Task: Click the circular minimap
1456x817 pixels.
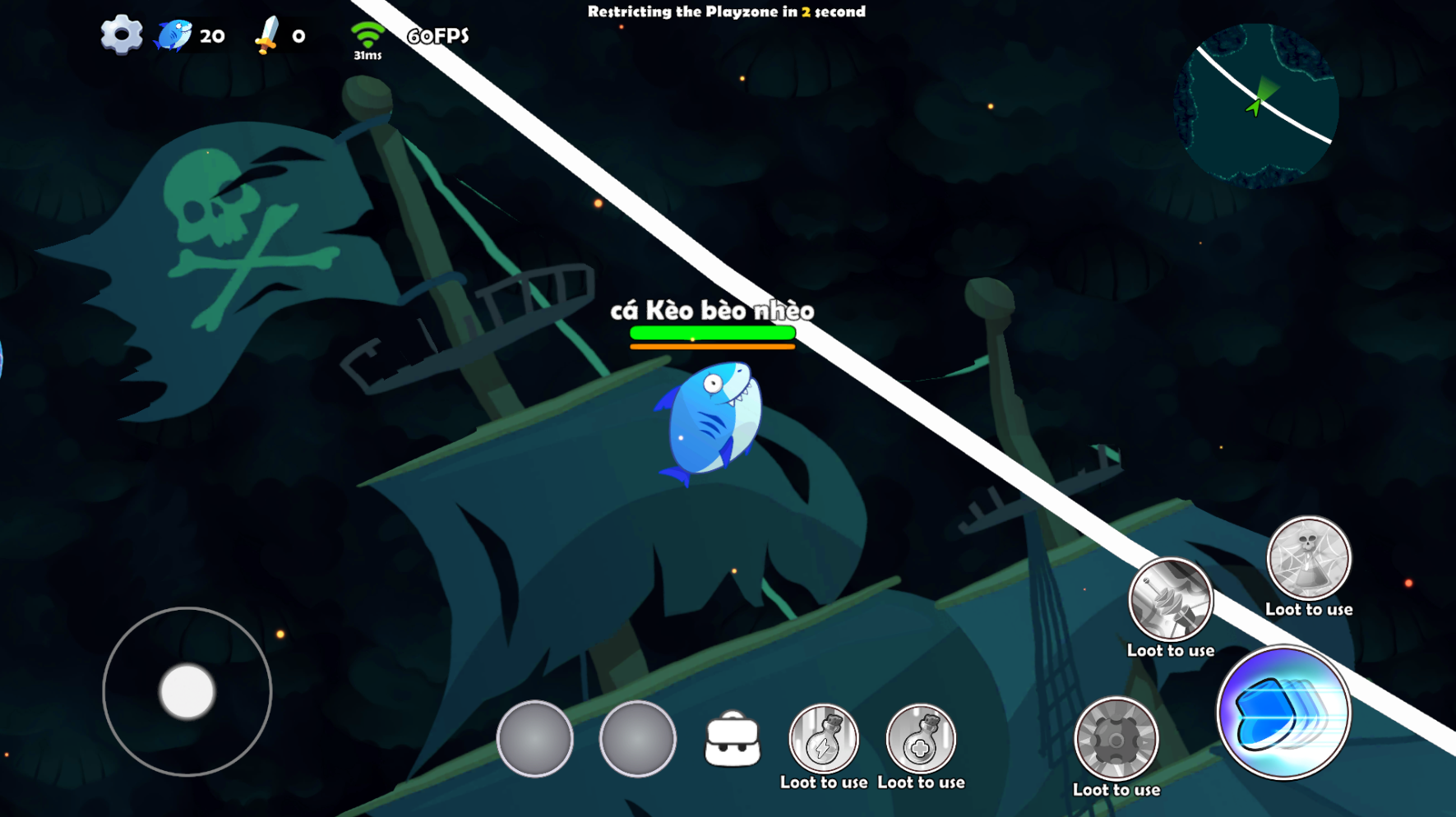Action: click(1255, 104)
